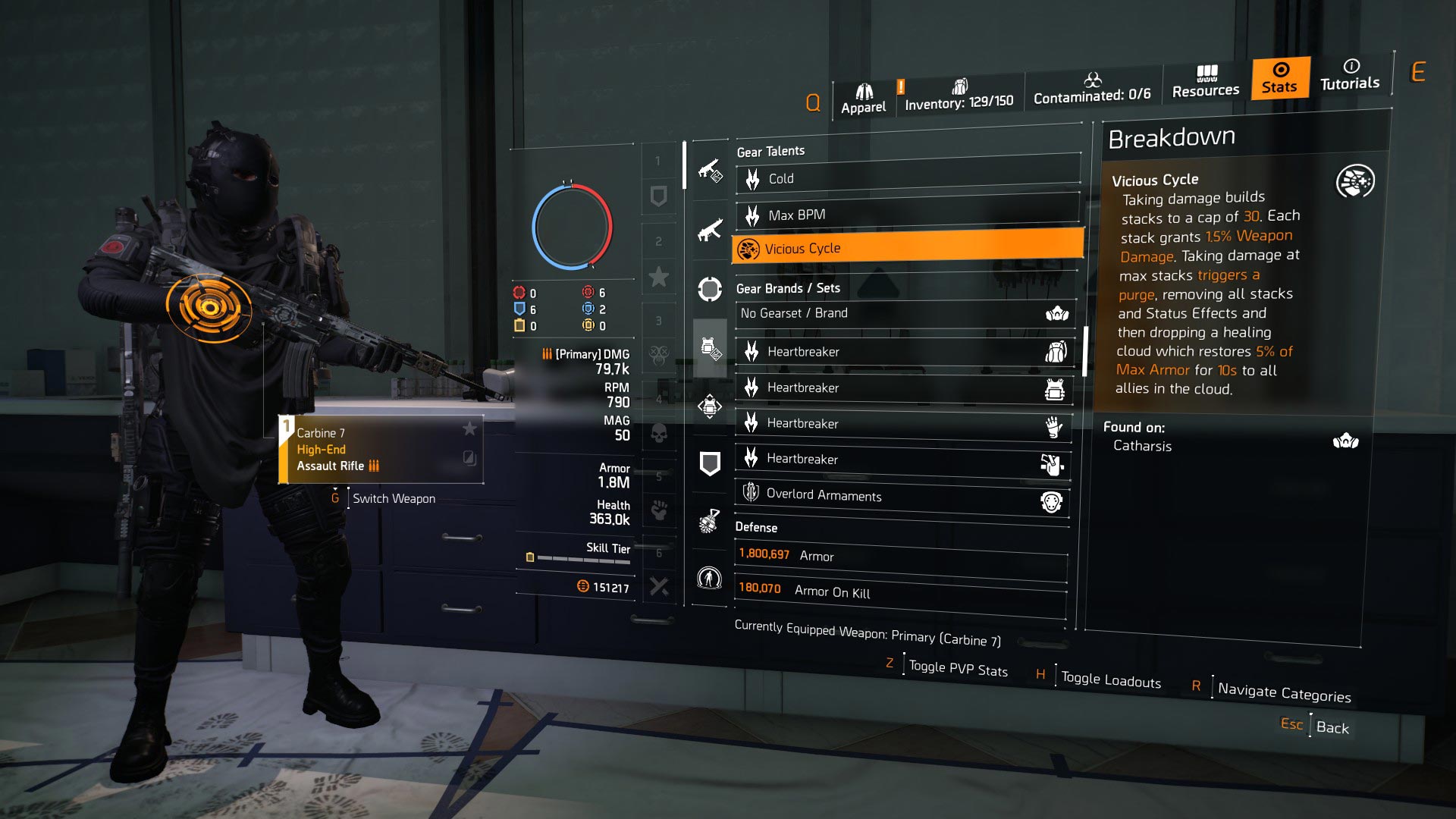The width and height of the screenshot is (1456, 819).
Task: Open the body armor gear slot
Action: 709,345
